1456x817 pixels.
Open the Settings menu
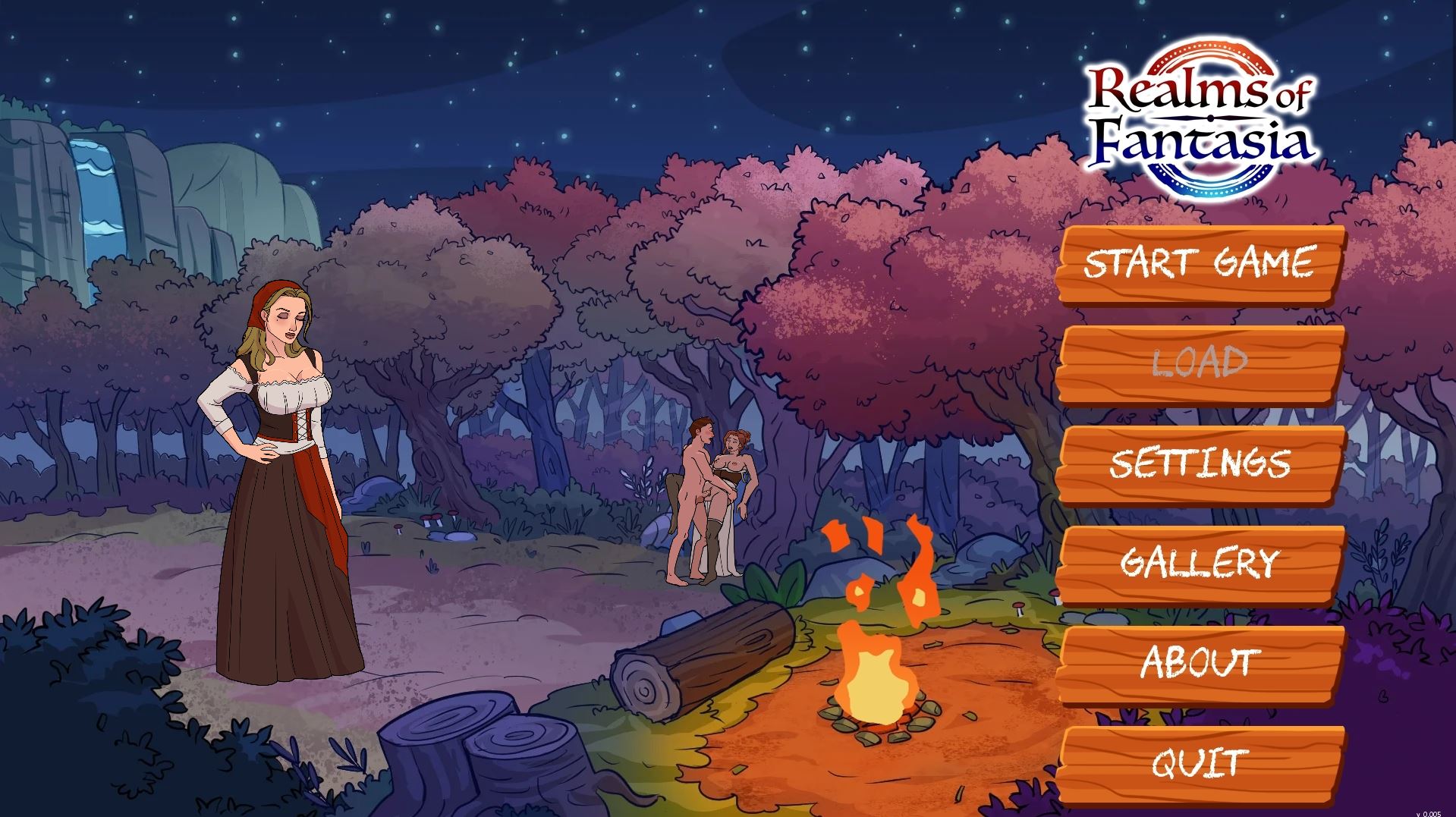click(1200, 463)
